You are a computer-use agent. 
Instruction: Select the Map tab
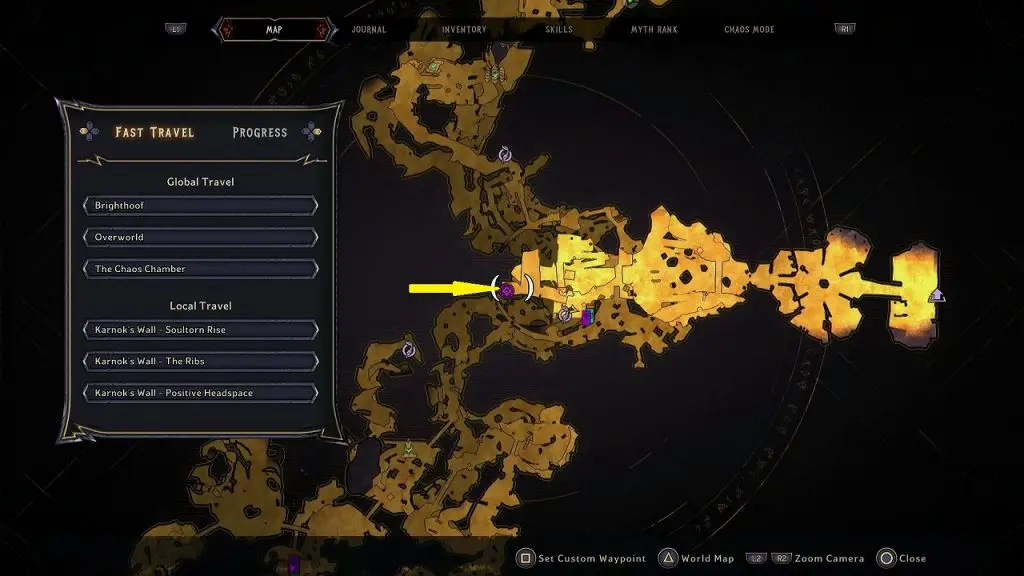[273, 30]
